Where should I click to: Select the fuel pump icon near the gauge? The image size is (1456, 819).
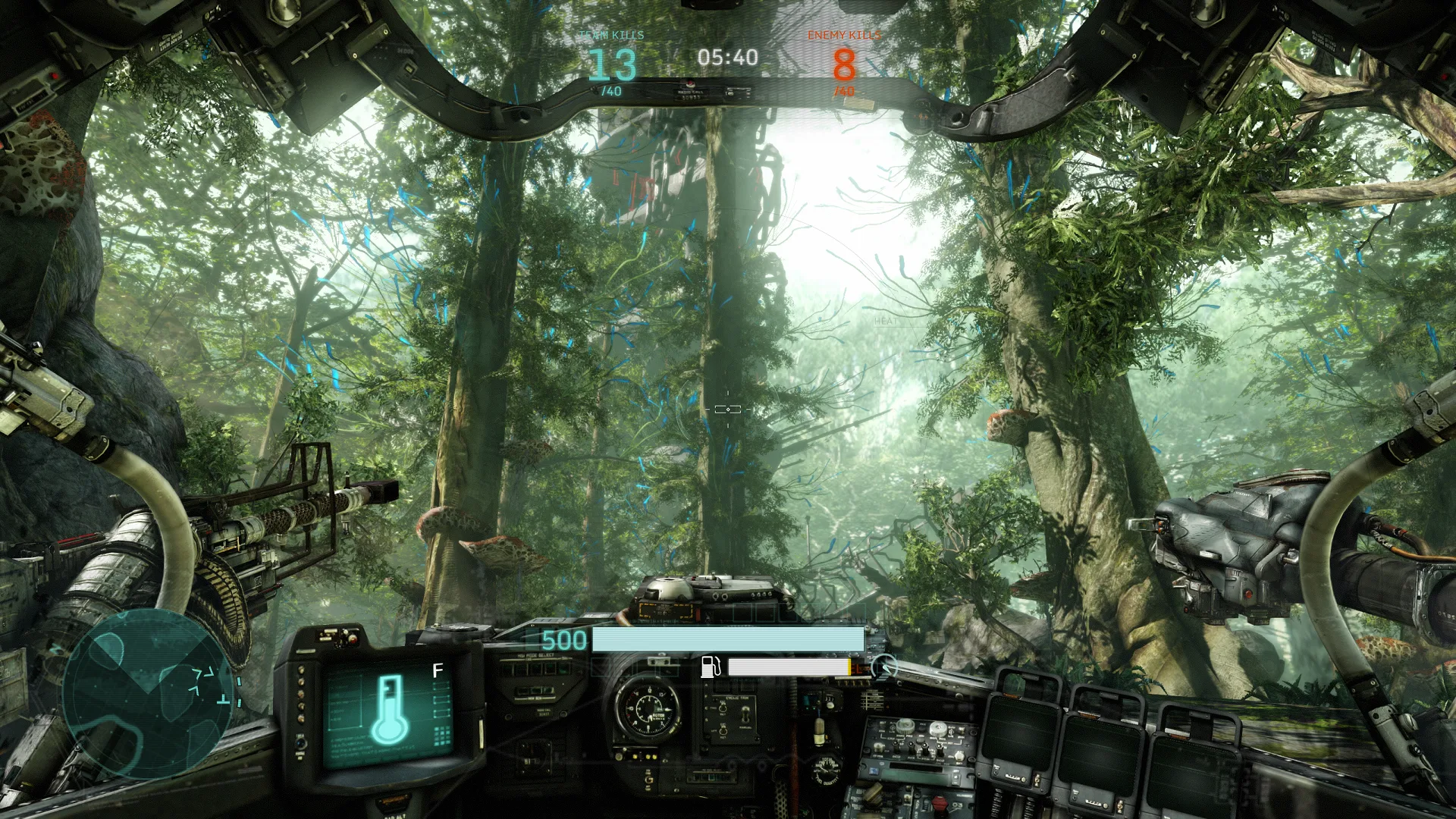(710, 667)
